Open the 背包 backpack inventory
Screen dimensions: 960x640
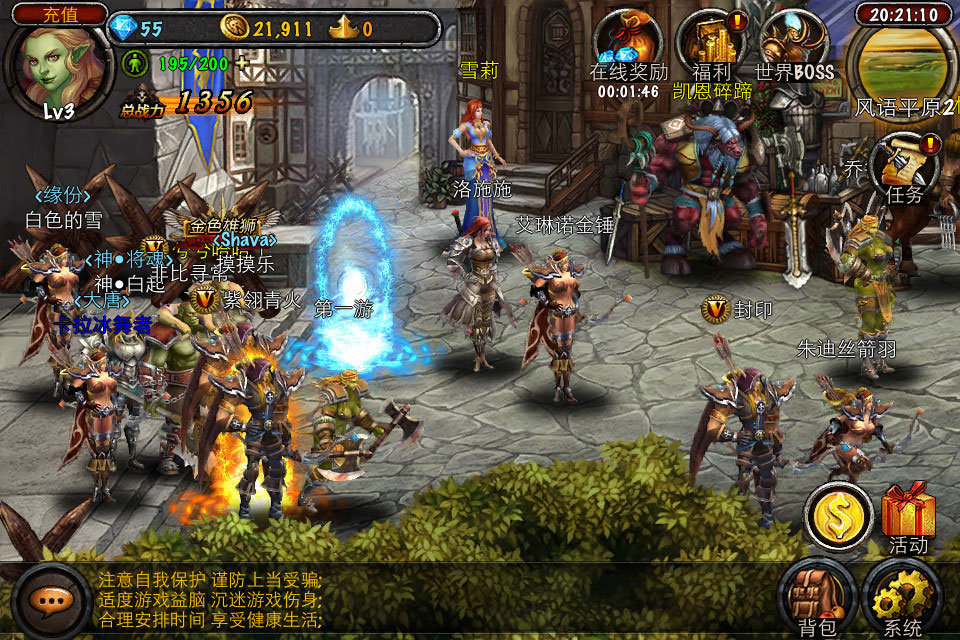[x=817, y=598]
